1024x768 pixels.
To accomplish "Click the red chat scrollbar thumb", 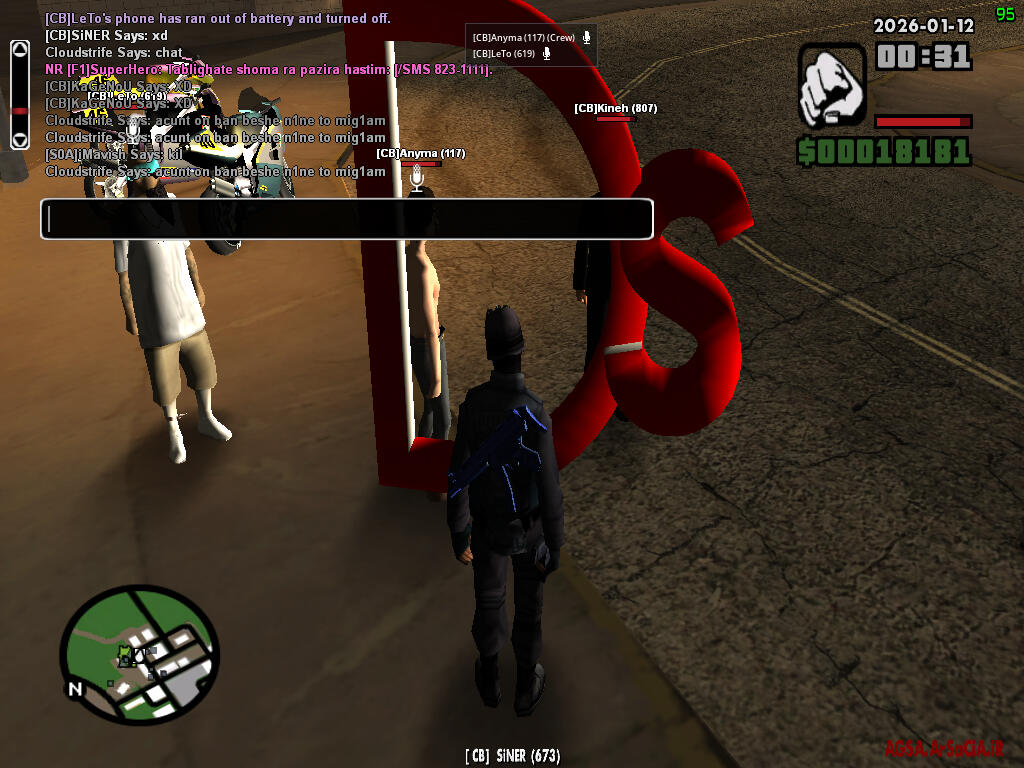I will pyautogui.click(x=19, y=110).
